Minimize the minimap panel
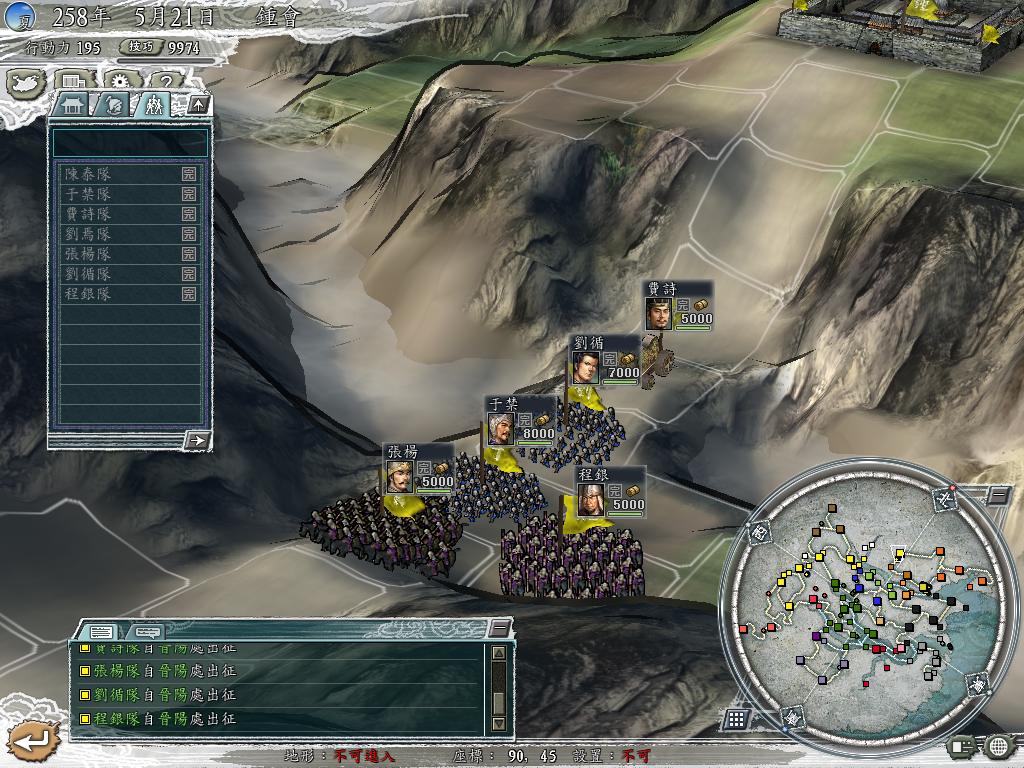Screen dimensions: 1024x768 pos(998,494)
